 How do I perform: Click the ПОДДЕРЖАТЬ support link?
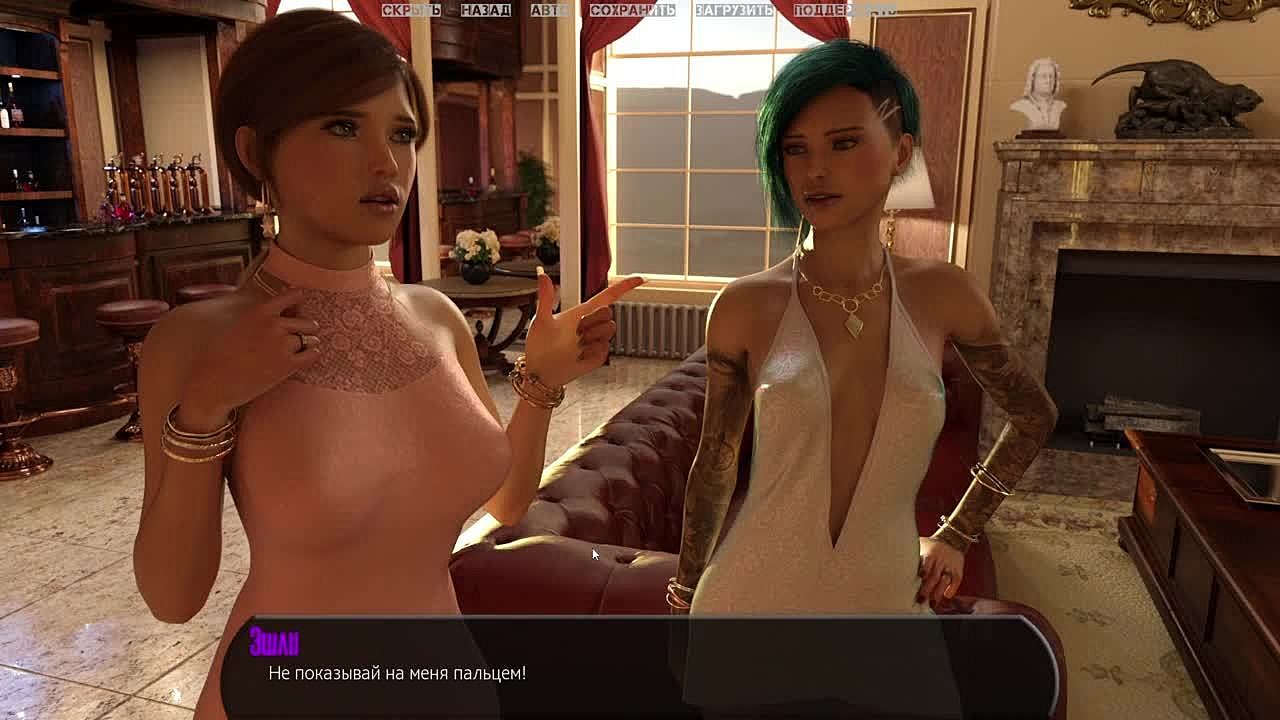pos(845,10)
